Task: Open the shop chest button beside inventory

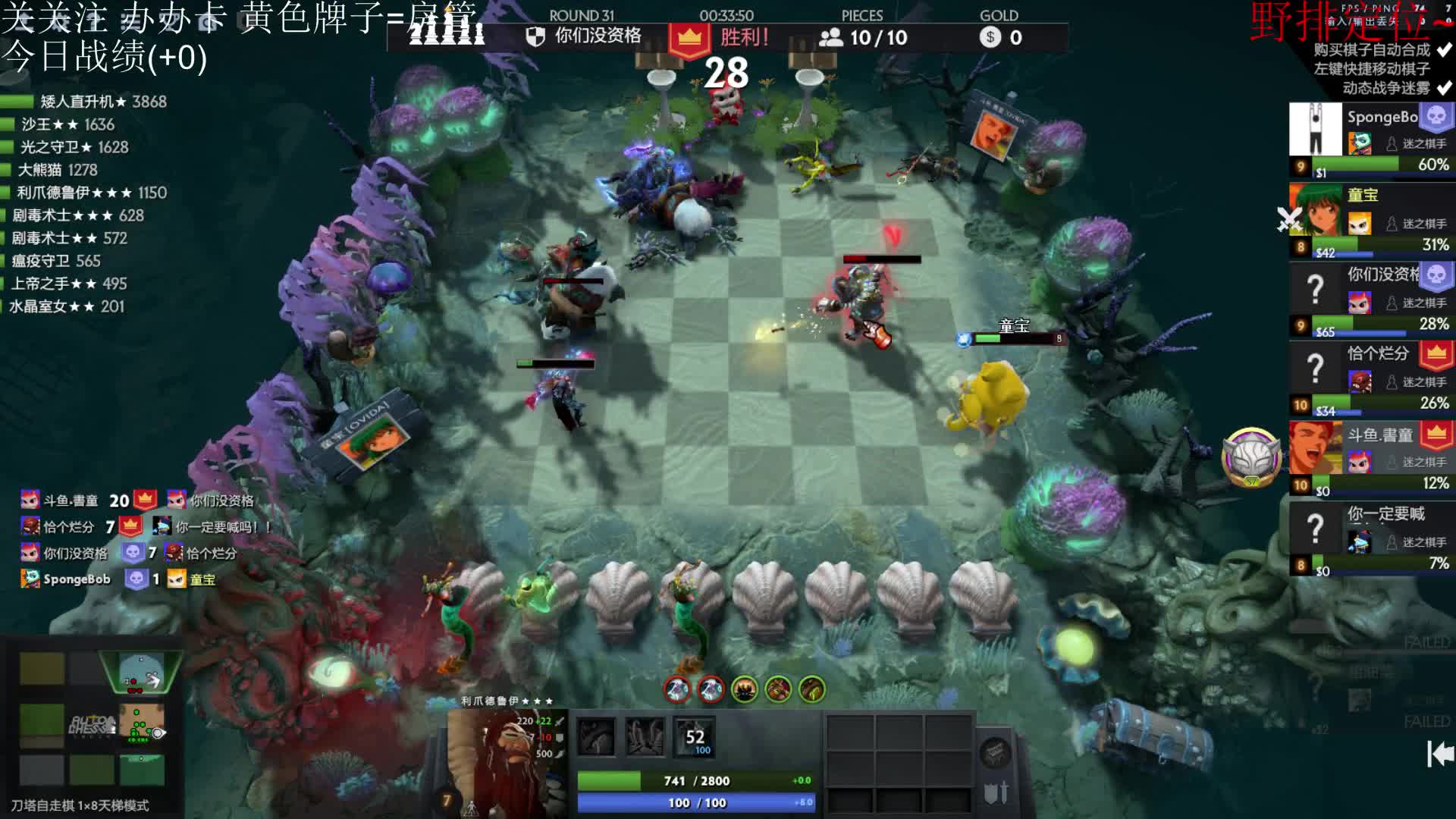Action: [x=995, y=753]
